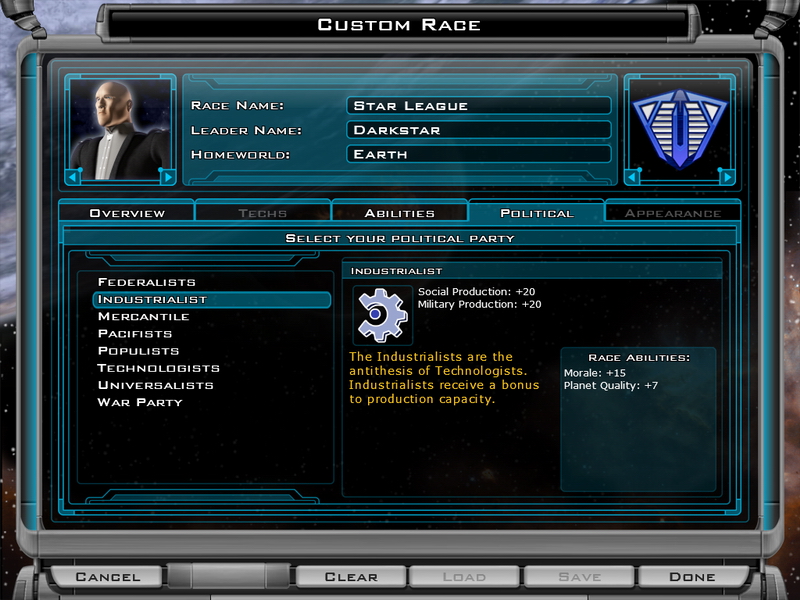Cancel custom race creation
This screenshot has width=800, height=600.
[x=108, y=576]
